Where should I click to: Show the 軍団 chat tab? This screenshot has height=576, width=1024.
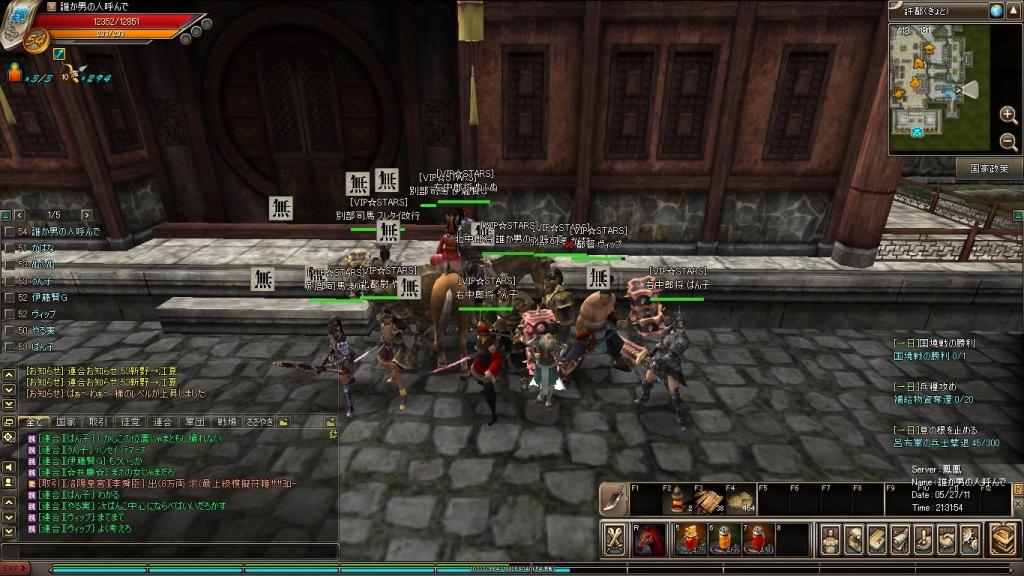195,422
